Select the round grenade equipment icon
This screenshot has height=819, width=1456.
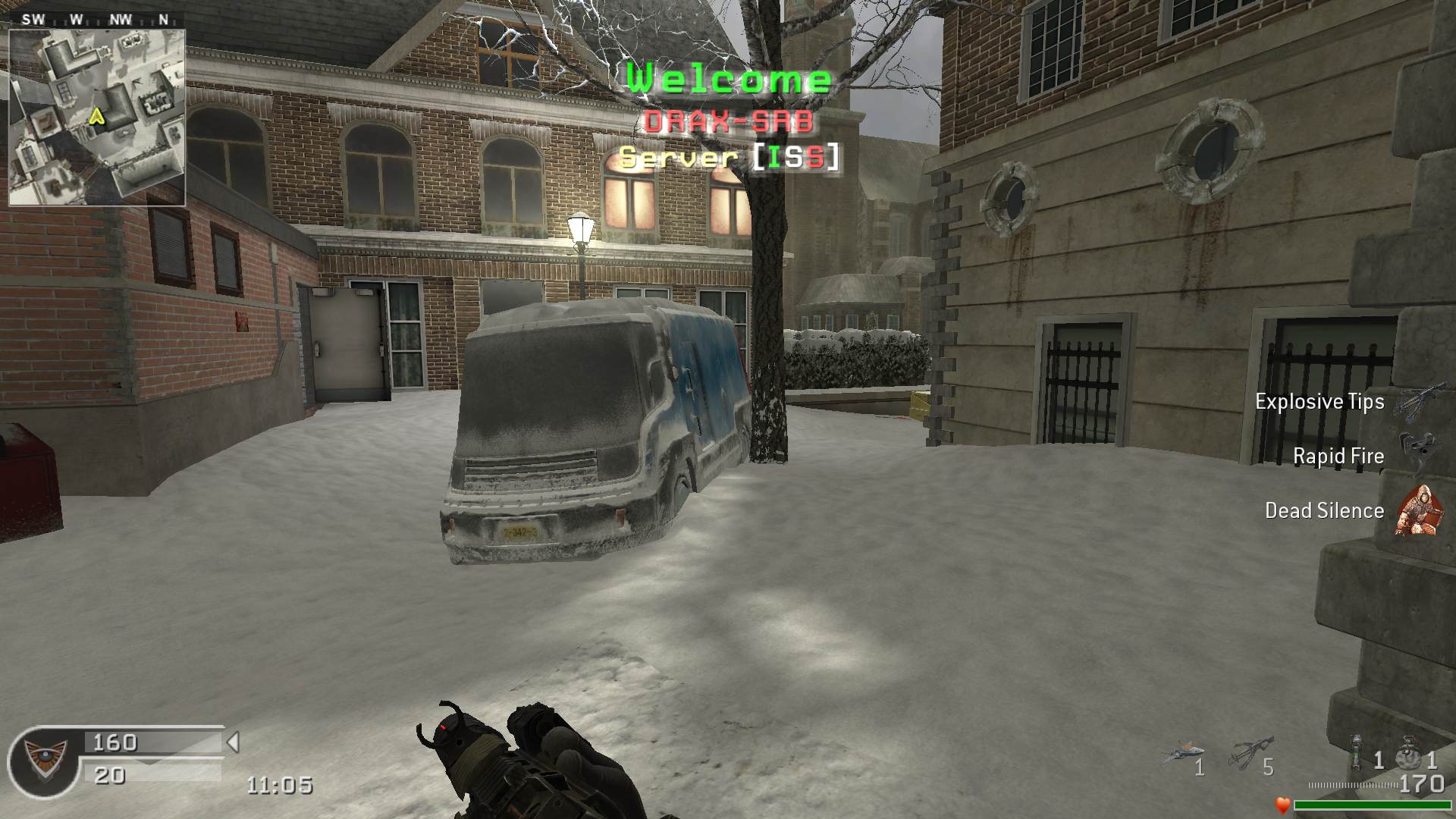pos(1410,752)
